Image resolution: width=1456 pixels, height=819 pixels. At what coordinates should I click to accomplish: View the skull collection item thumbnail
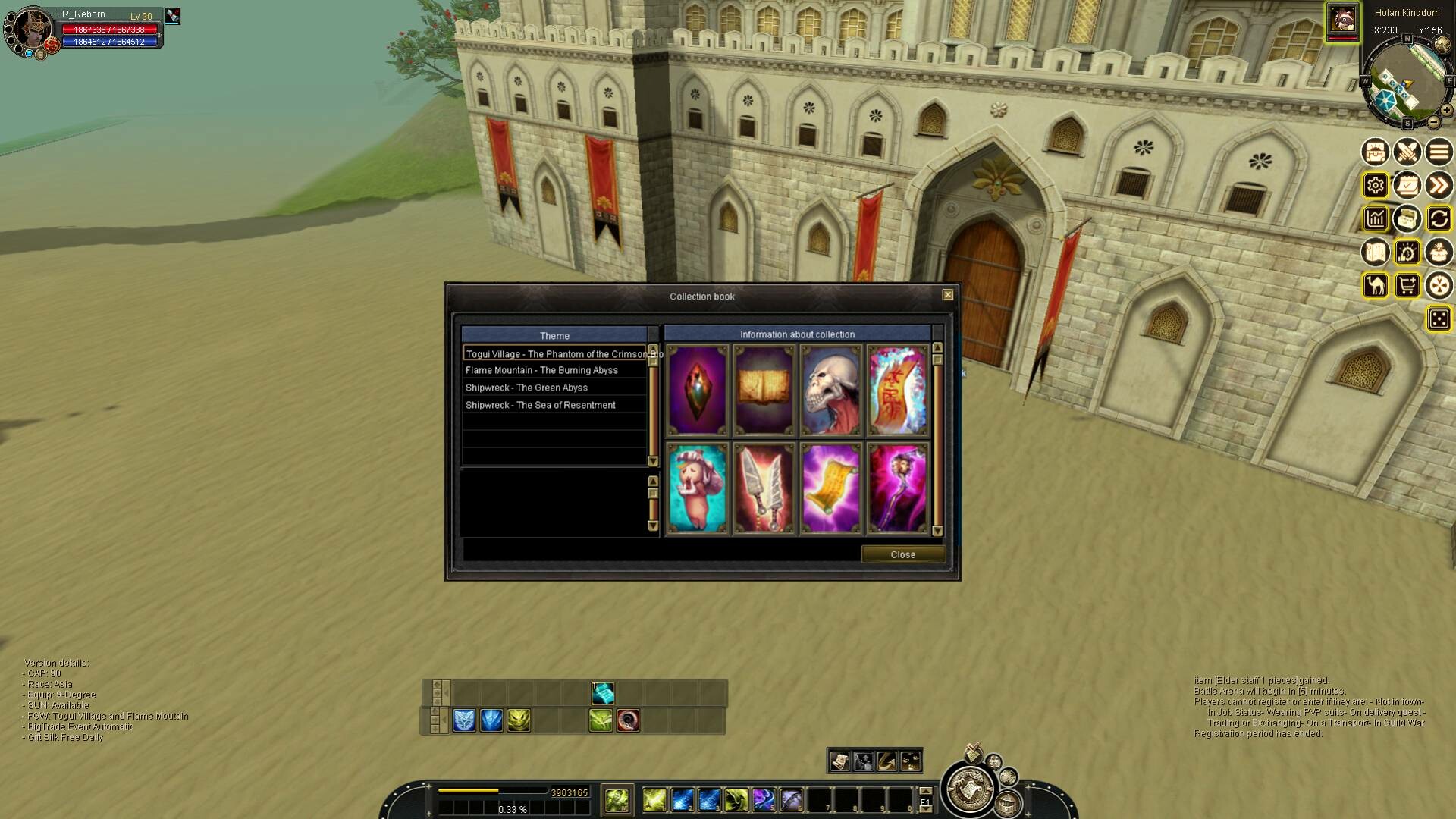click(830, 389)
